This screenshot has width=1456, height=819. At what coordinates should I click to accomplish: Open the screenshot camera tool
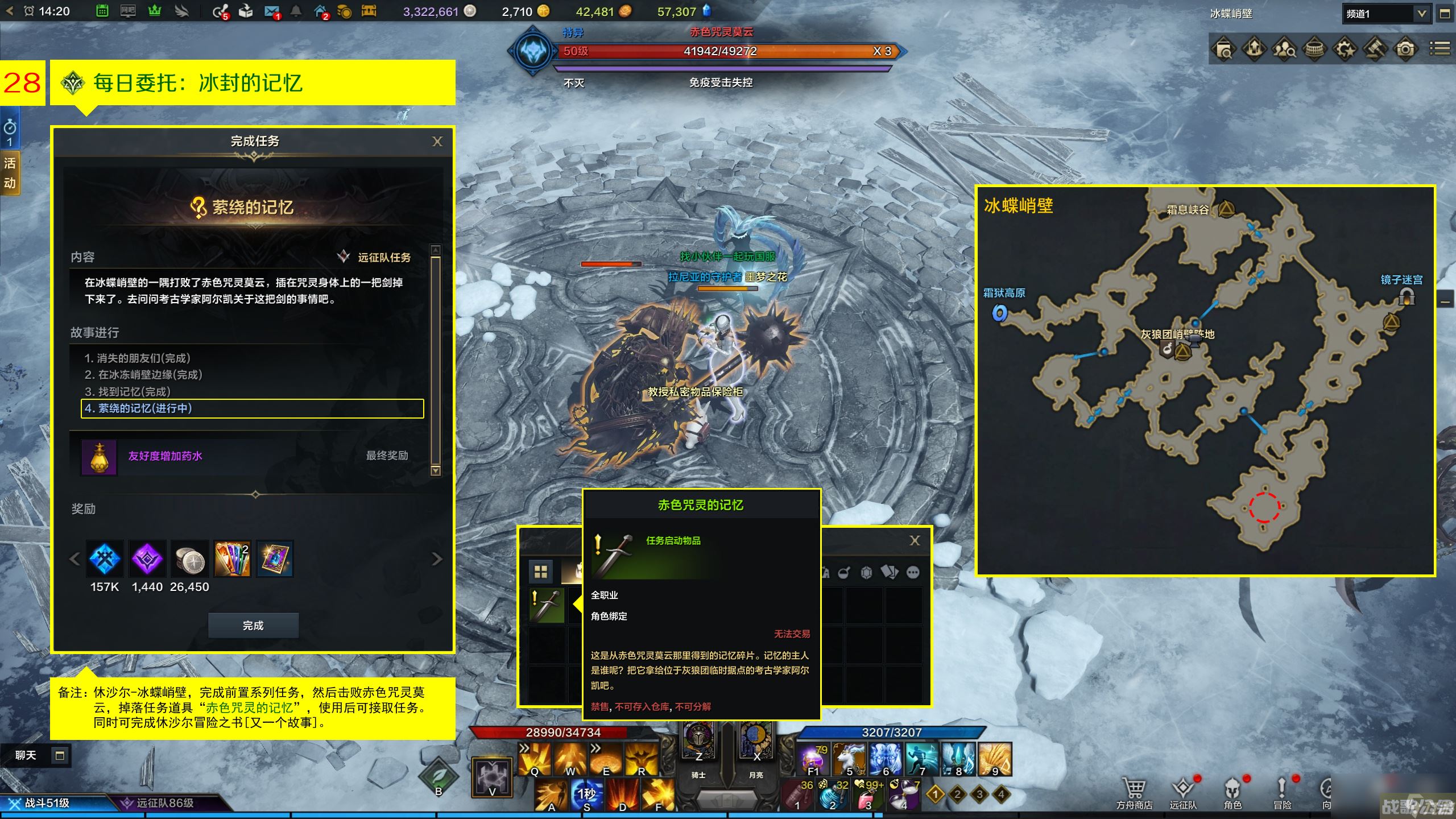1405,50
